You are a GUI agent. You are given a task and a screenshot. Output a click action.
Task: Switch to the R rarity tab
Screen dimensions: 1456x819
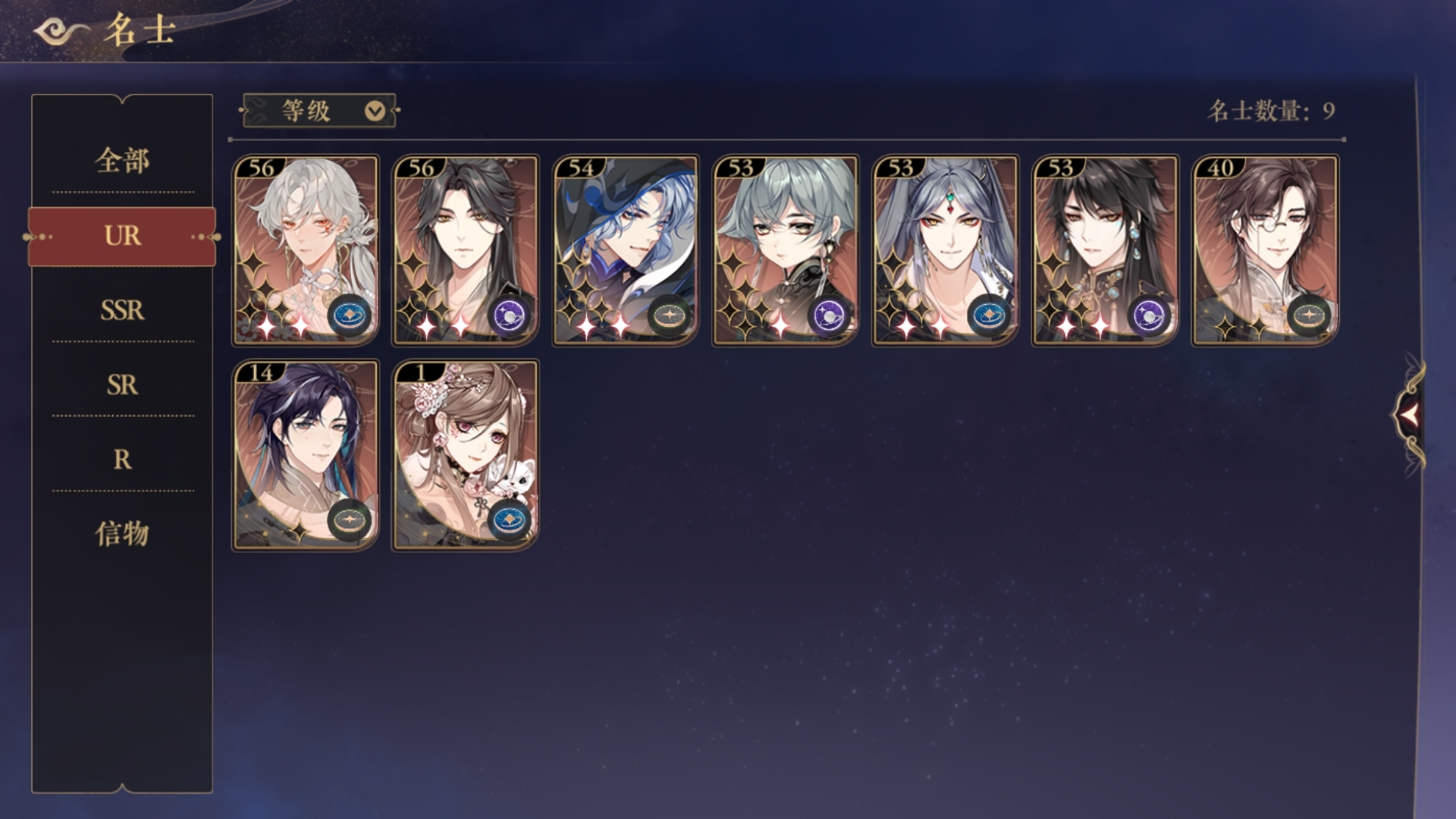[122, 459]
